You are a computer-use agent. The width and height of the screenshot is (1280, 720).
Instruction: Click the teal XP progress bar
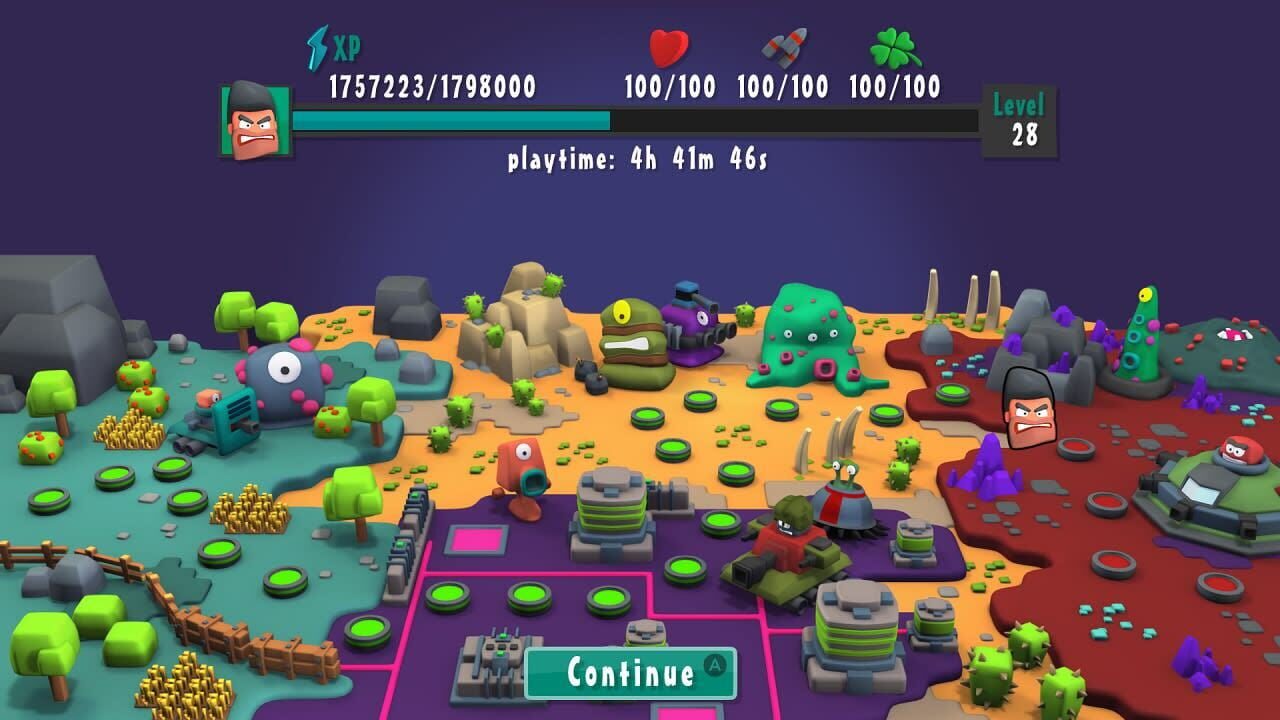[x=450, y=120]
